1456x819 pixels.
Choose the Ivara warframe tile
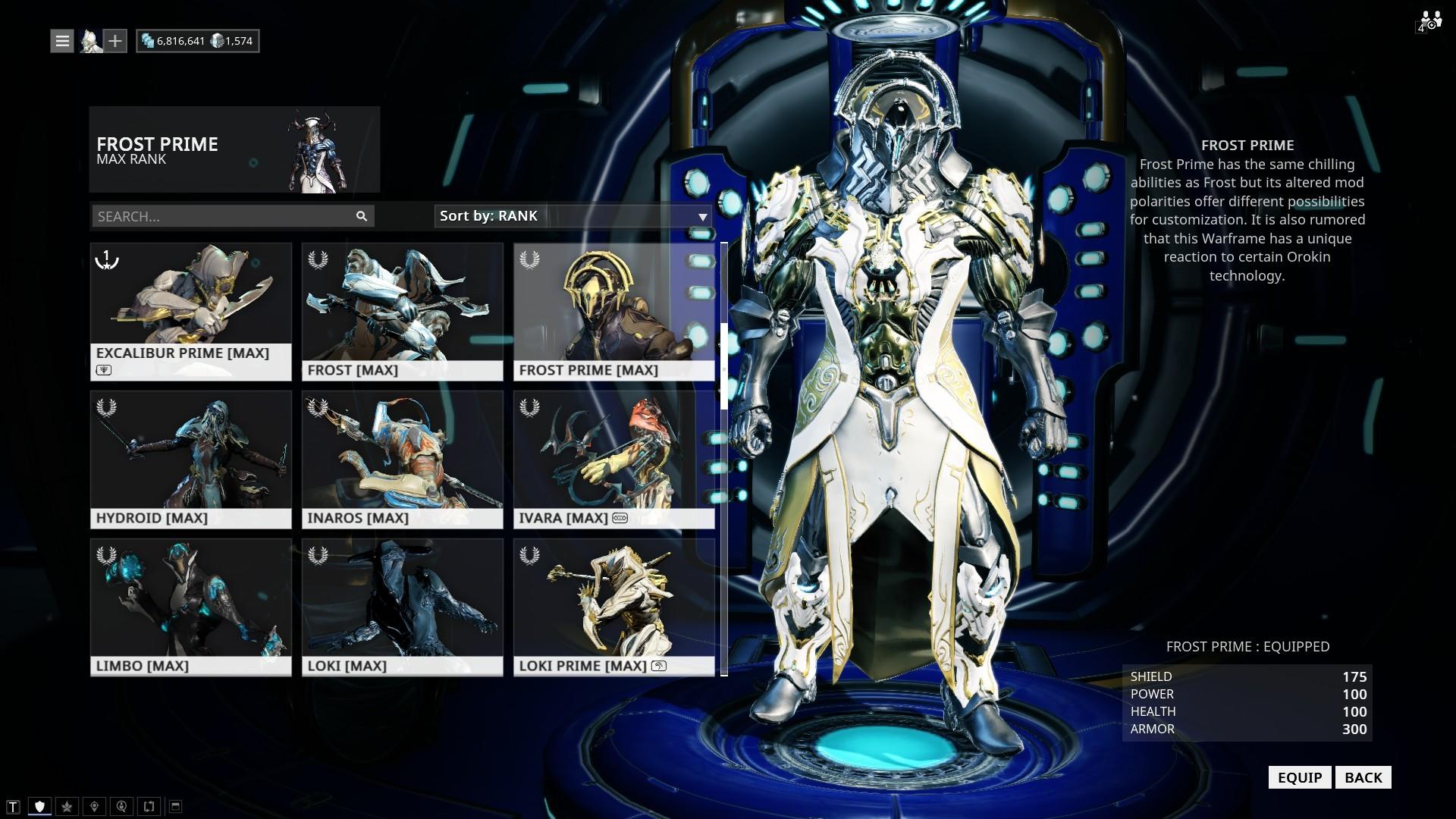point(613,459)
